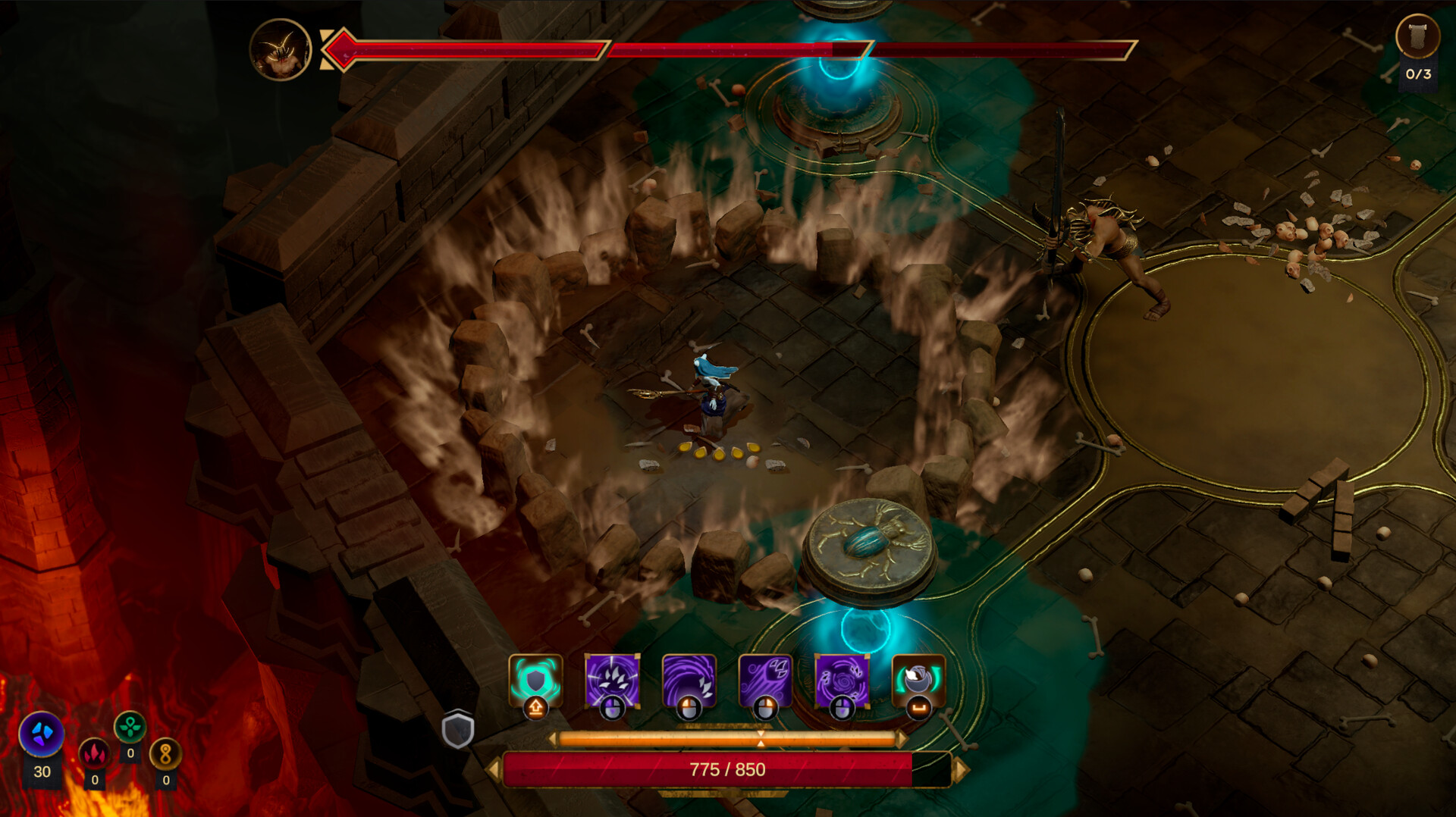The image size is (1456, 817).
Task: Toggle the right-mouse prompt under the vortex skill
Action: [x=690, y=707]
